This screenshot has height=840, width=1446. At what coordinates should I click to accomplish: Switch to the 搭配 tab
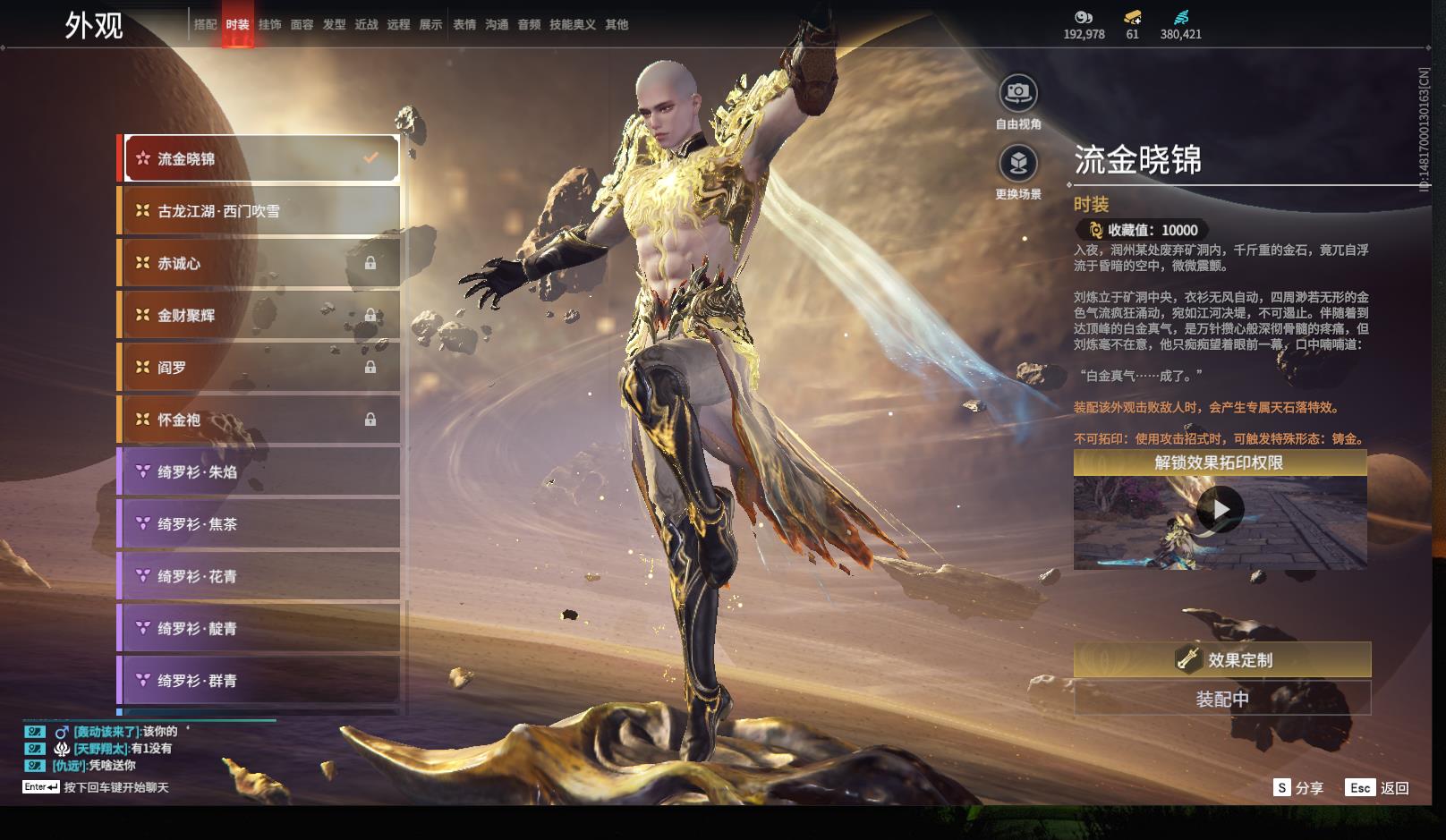coord(206,25)
